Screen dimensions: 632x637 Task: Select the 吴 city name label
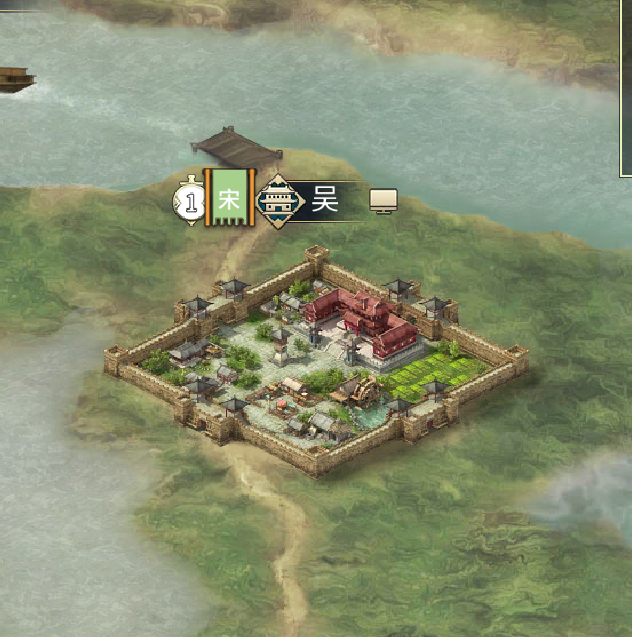(326, 201)
